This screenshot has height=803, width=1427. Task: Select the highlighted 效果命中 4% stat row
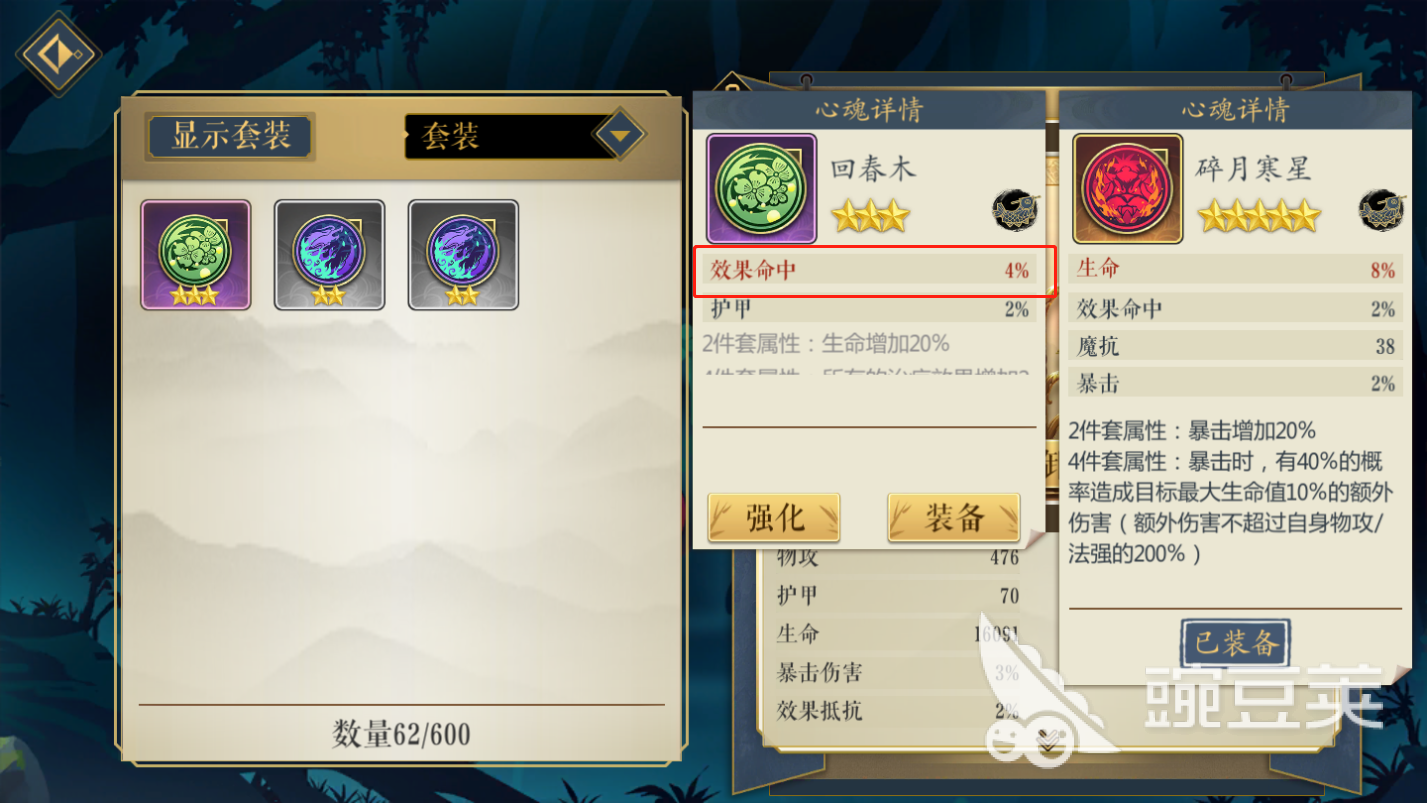tap(869, 269)
